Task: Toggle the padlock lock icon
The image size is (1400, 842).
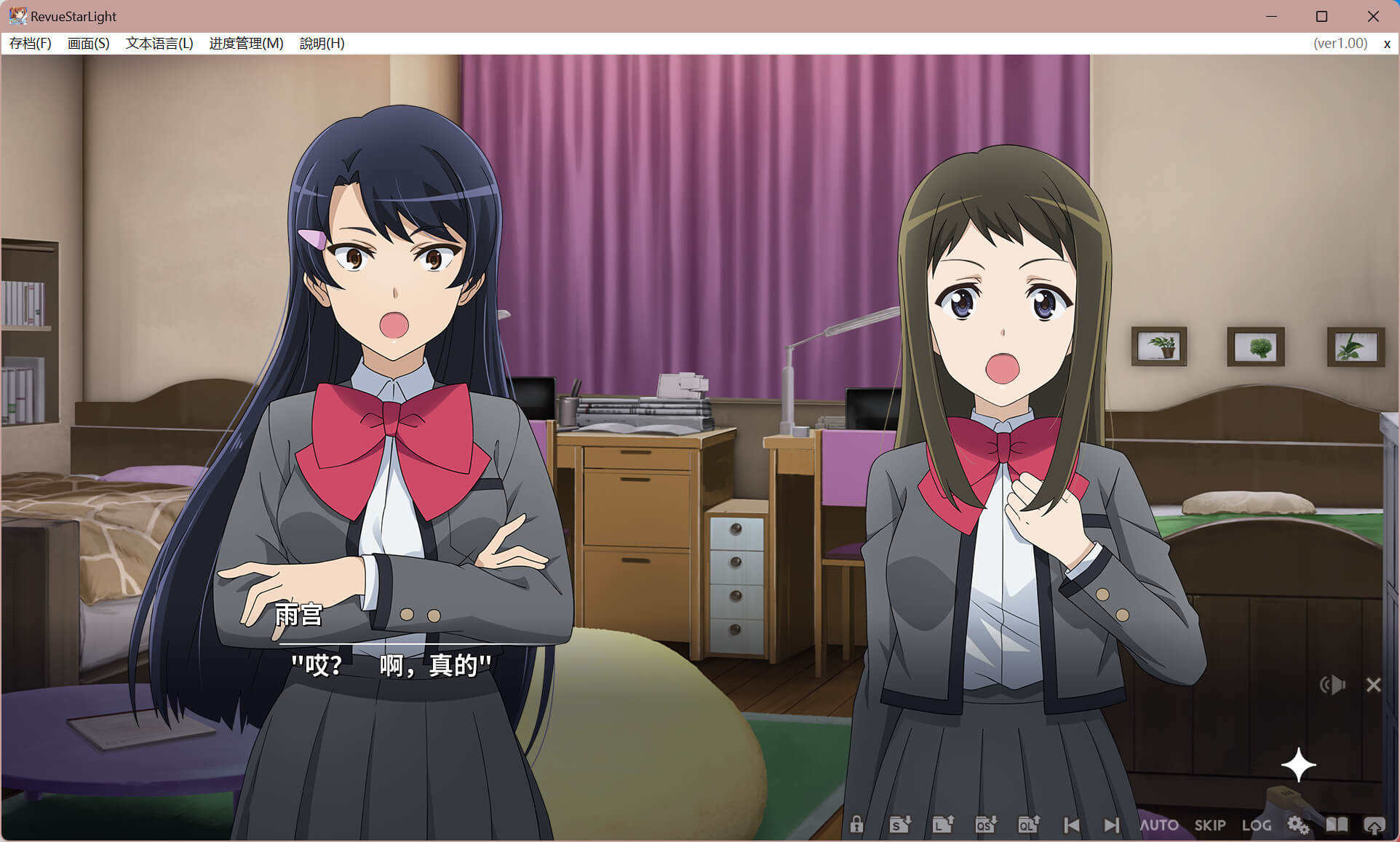Action: 856,825
